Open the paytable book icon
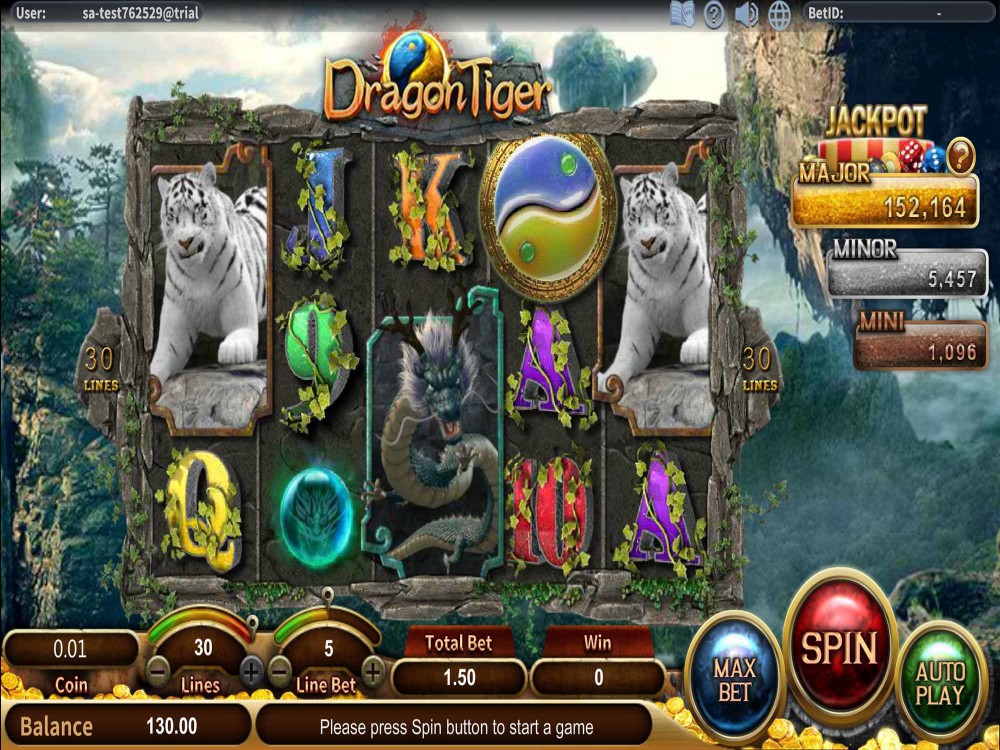The height and width of the screenshot is (750, 1000). point(682,13)
